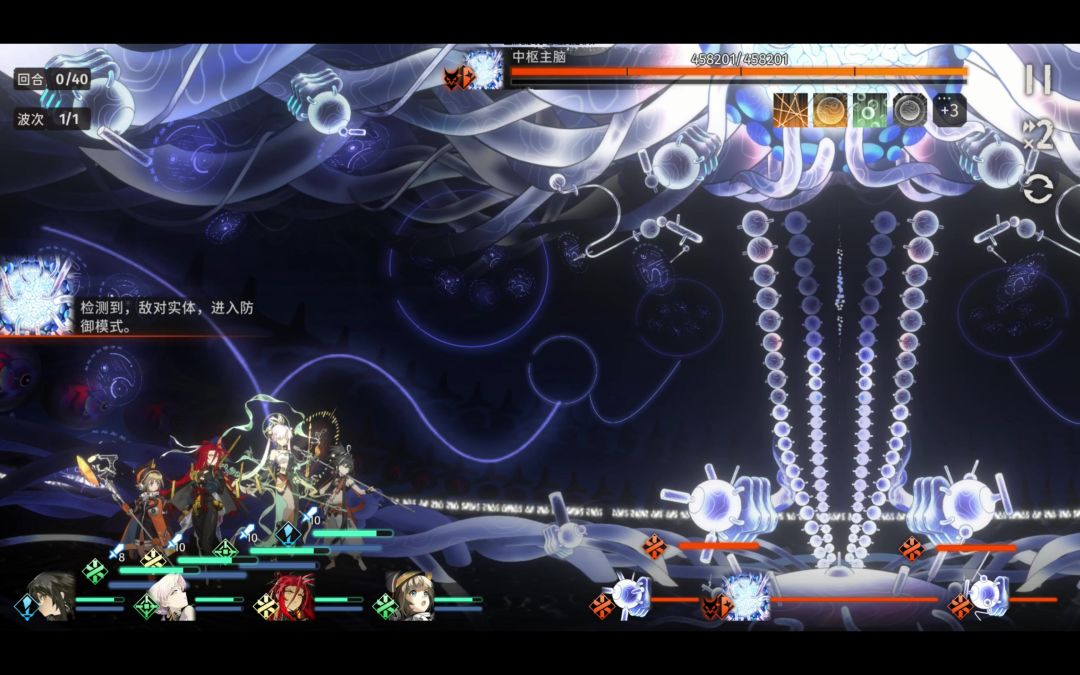Select the white-haired character portrait

170,597
